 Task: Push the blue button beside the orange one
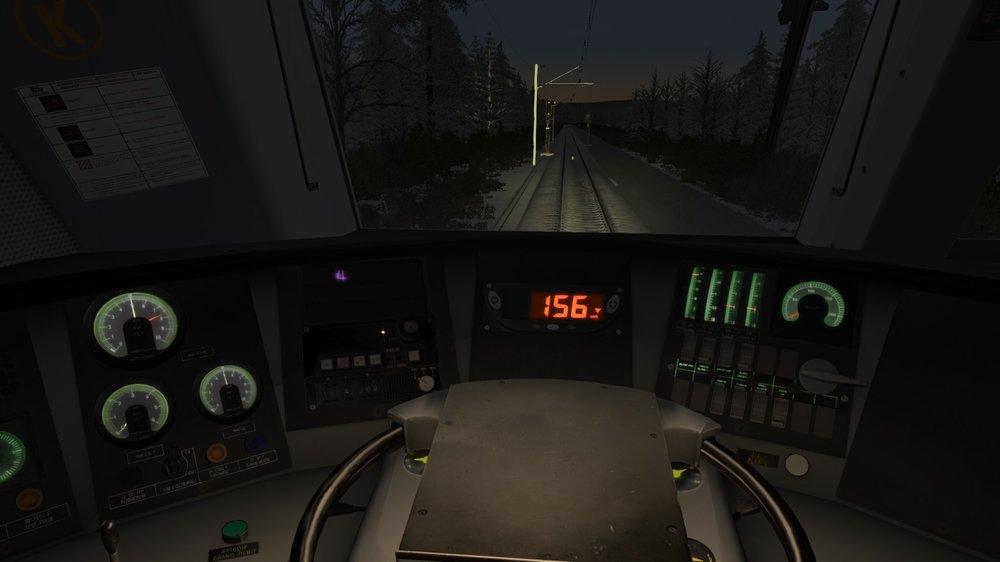255,443
